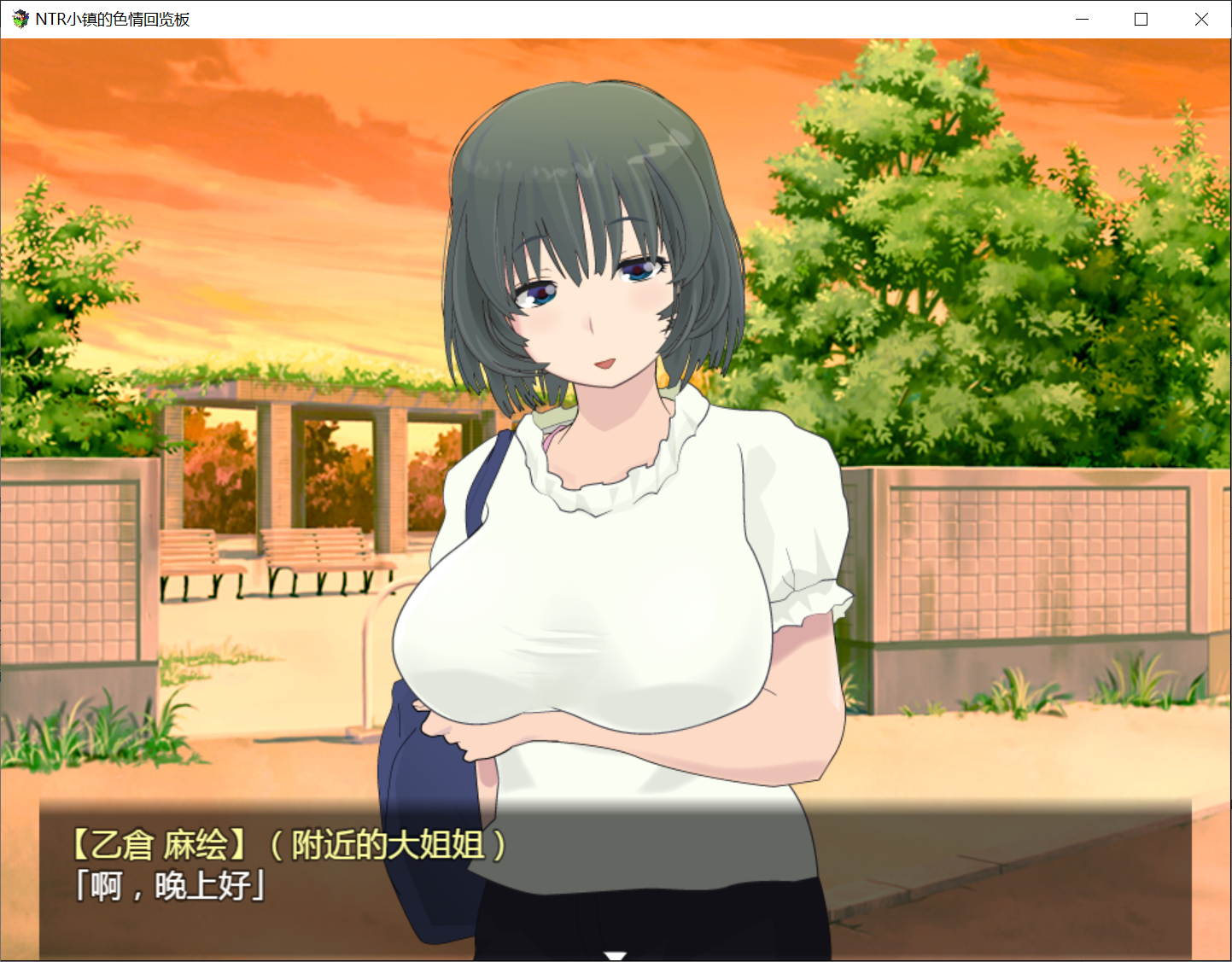1232x962 pixels.
Task: Minimize the game window
Action: pyautogui.click(x=1082, y=18)
